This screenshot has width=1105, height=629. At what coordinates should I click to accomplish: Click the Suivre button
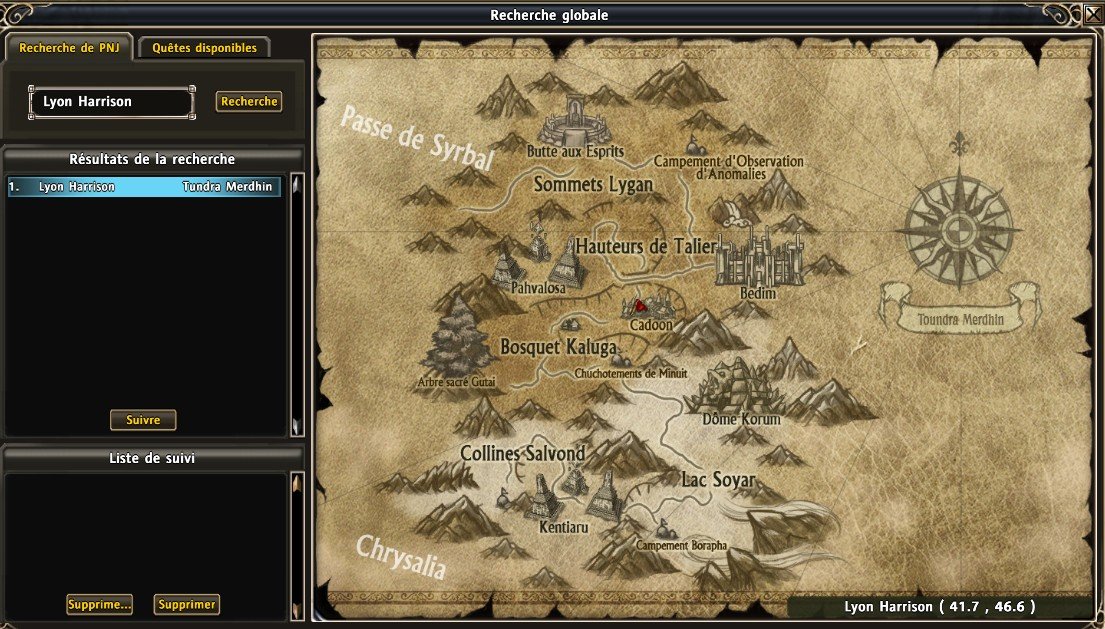(143, 420)
